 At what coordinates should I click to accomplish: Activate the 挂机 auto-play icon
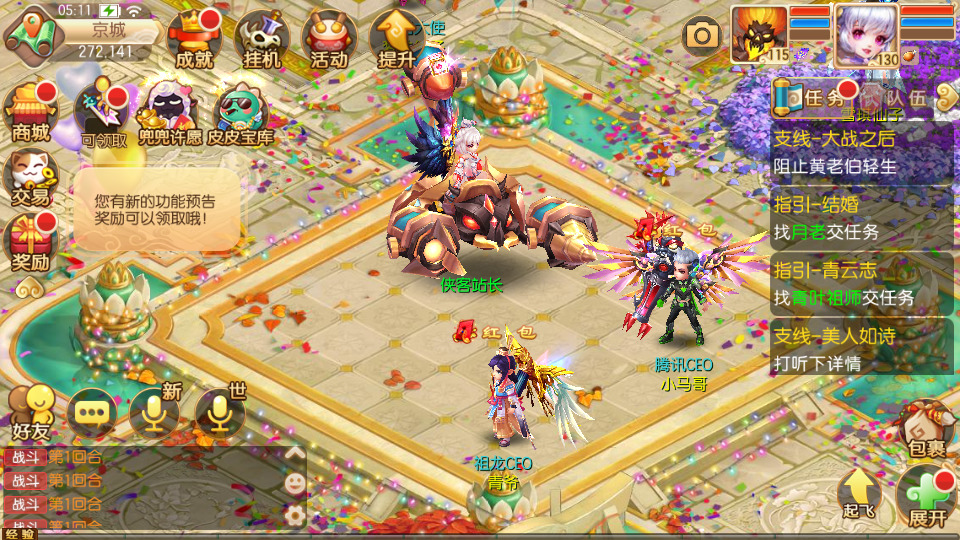[261, 40]
